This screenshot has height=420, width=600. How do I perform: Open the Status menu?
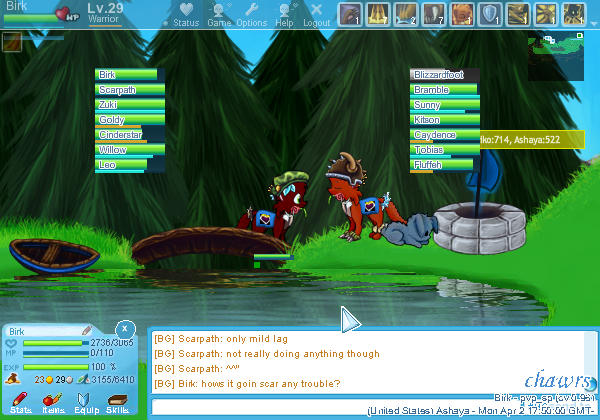[x=186, y=14]
